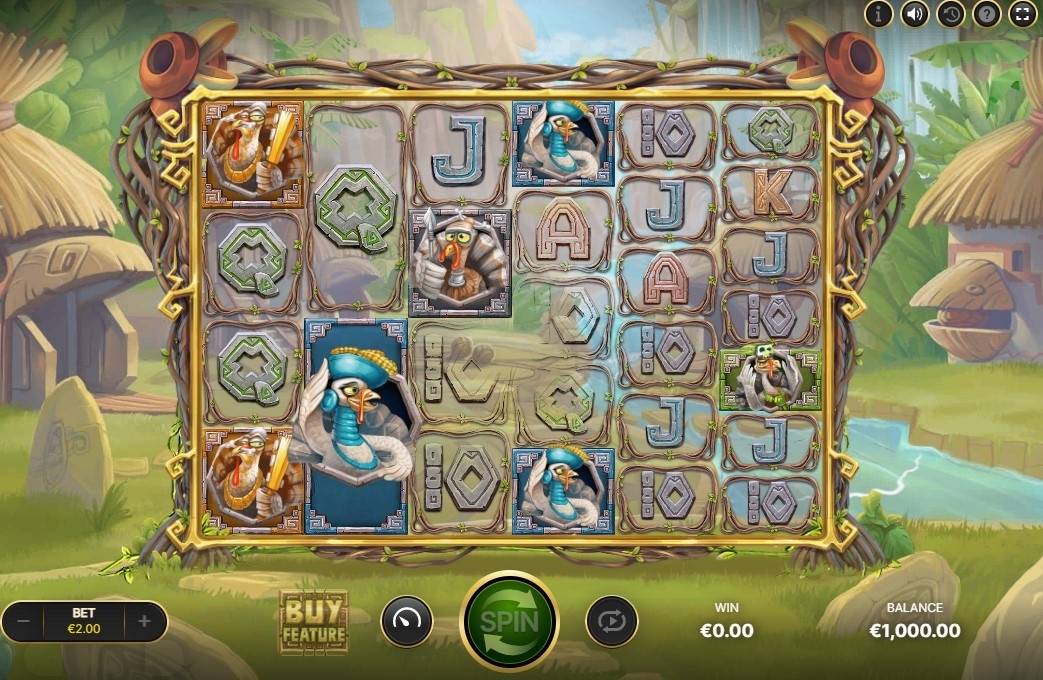Mute the sound with the speaker icon

click(x=914, y=13)
